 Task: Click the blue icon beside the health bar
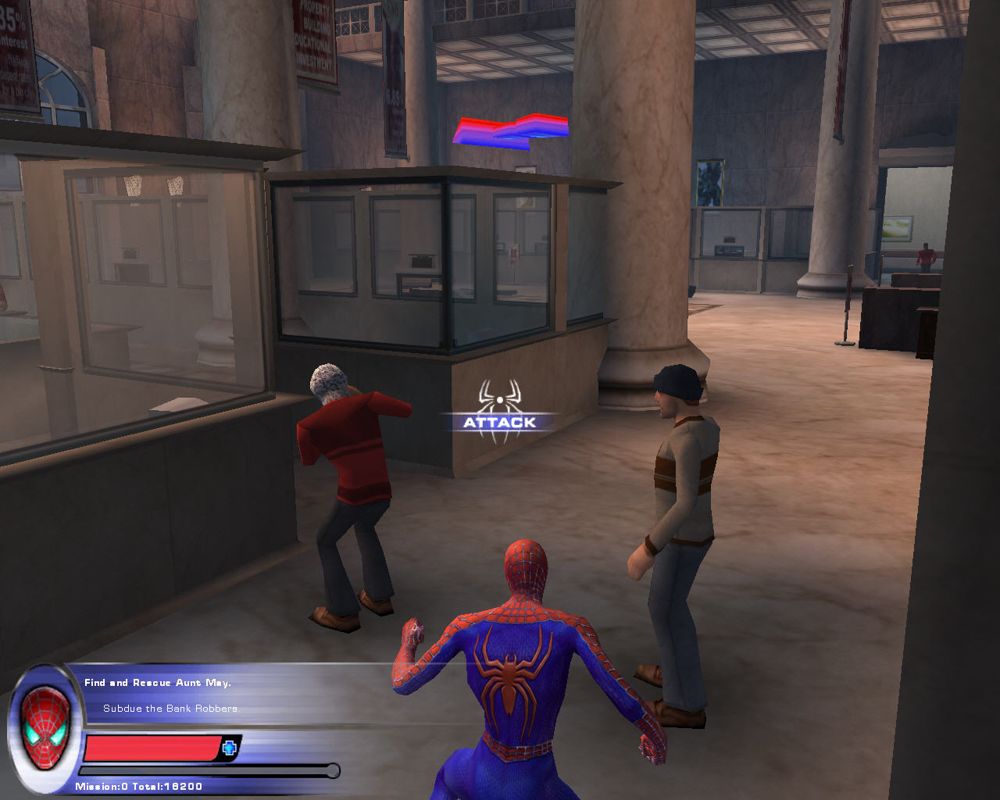coord(229,747)
